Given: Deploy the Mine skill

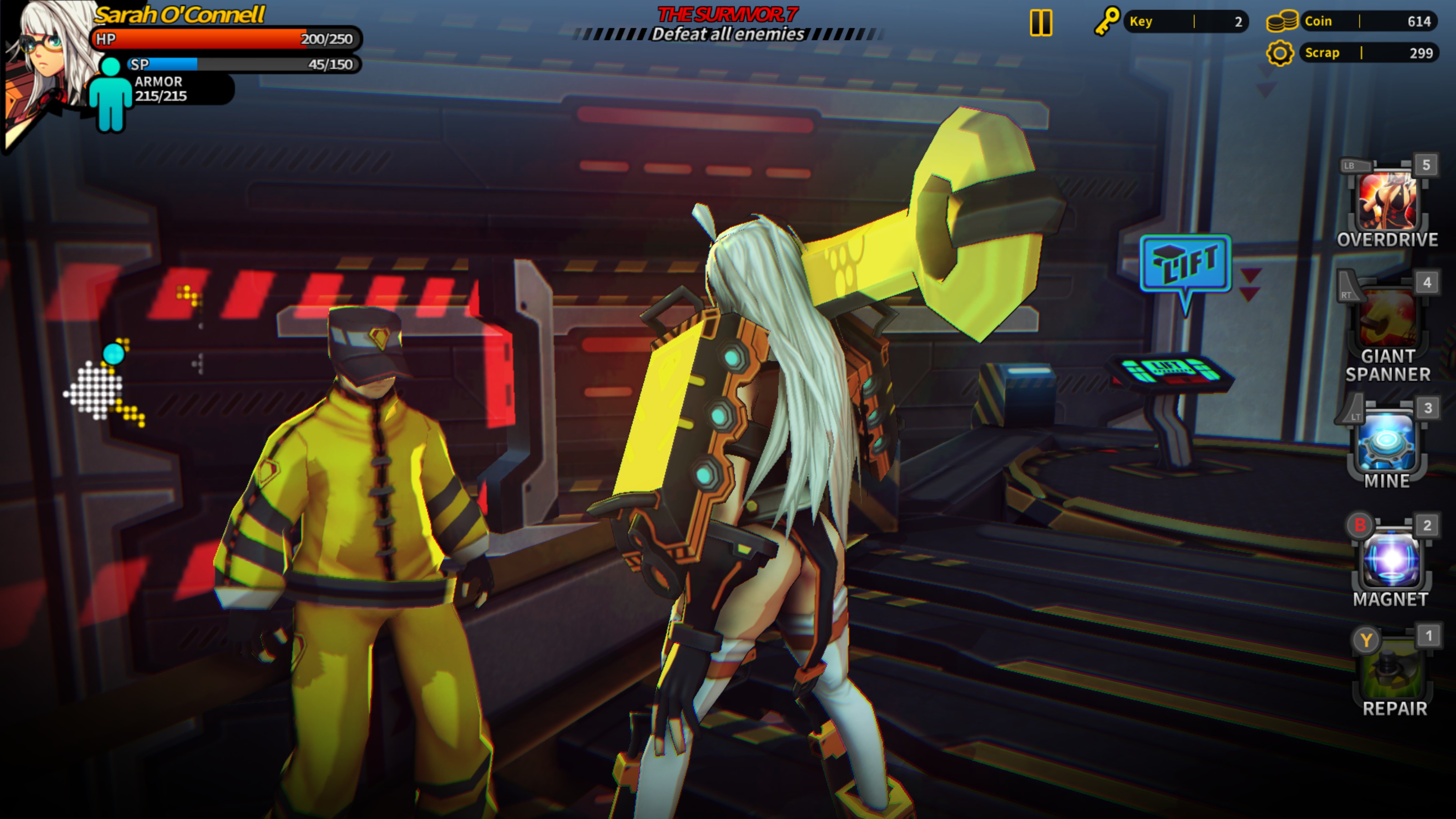Looking at the screenshot, I should pyautogui.click(x=1388, y=442).
